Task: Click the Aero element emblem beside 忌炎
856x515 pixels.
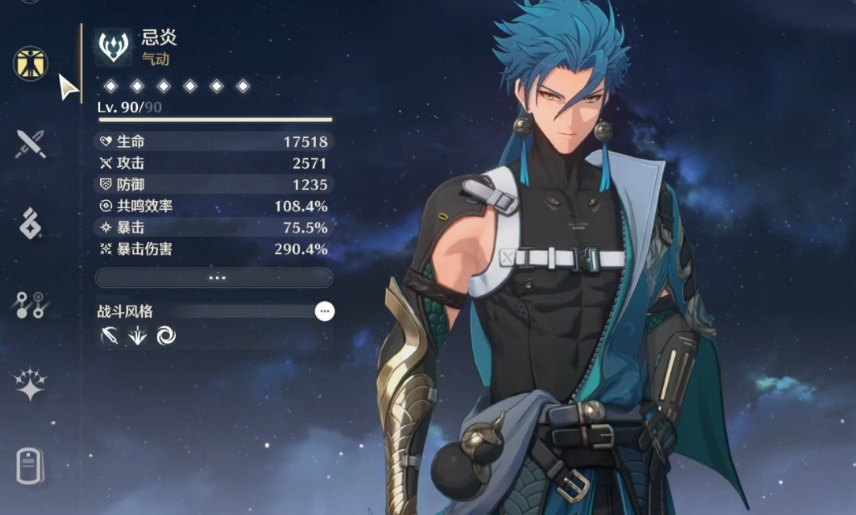Action: tap(114, 46)
